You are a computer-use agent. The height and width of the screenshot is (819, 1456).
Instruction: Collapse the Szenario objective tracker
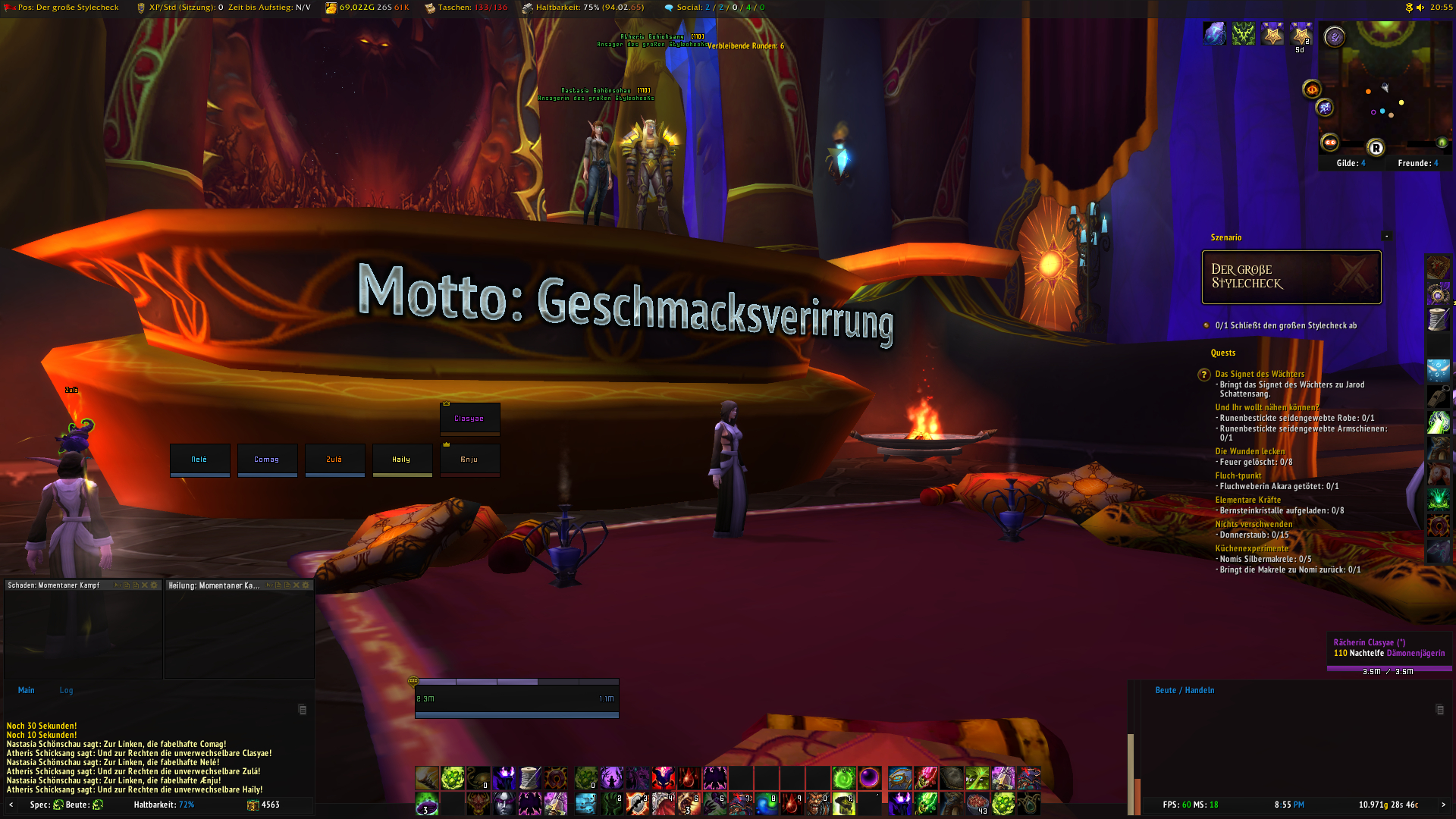(x=1387, y=237)
